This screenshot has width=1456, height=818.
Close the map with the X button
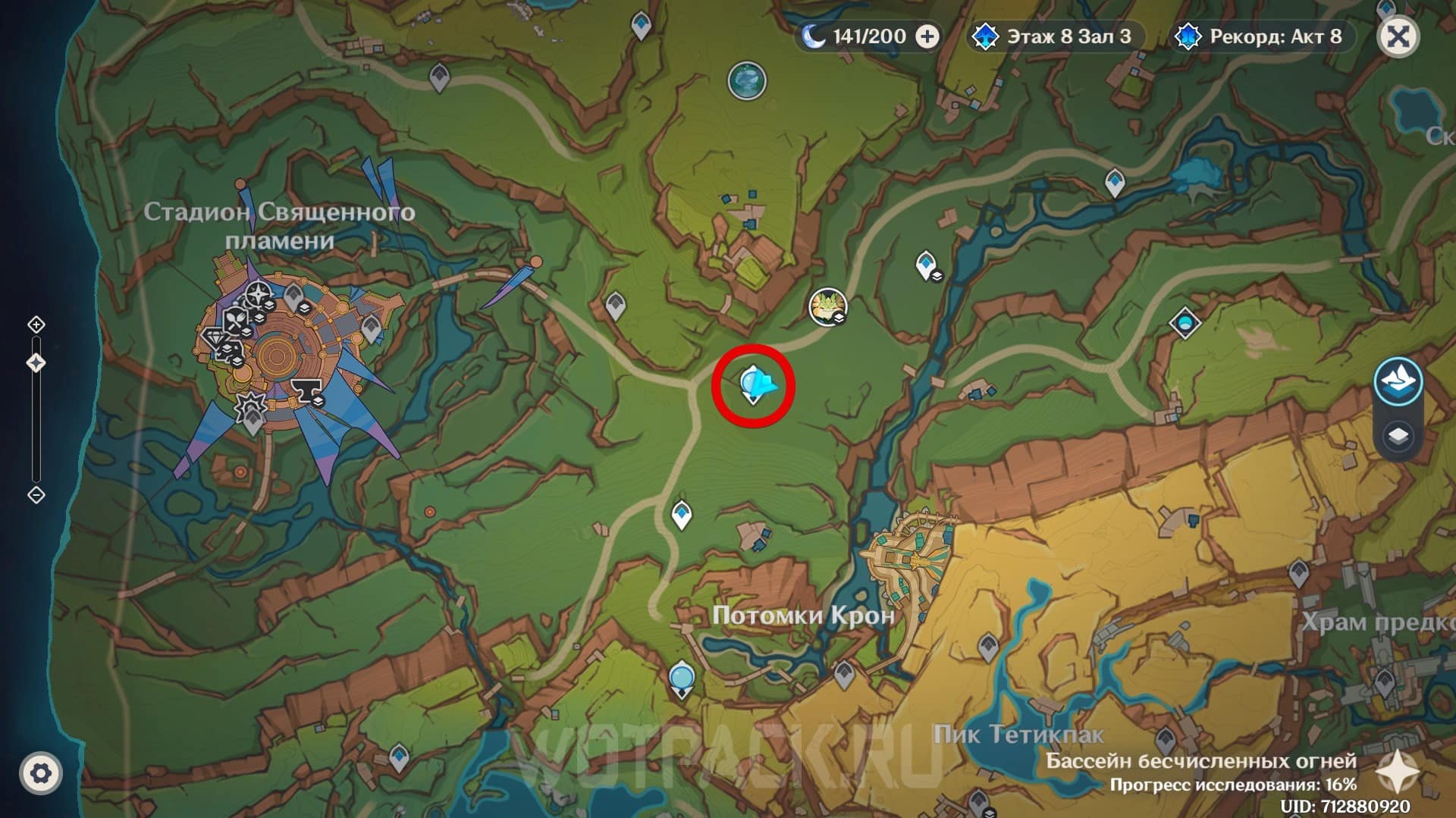1398,36
